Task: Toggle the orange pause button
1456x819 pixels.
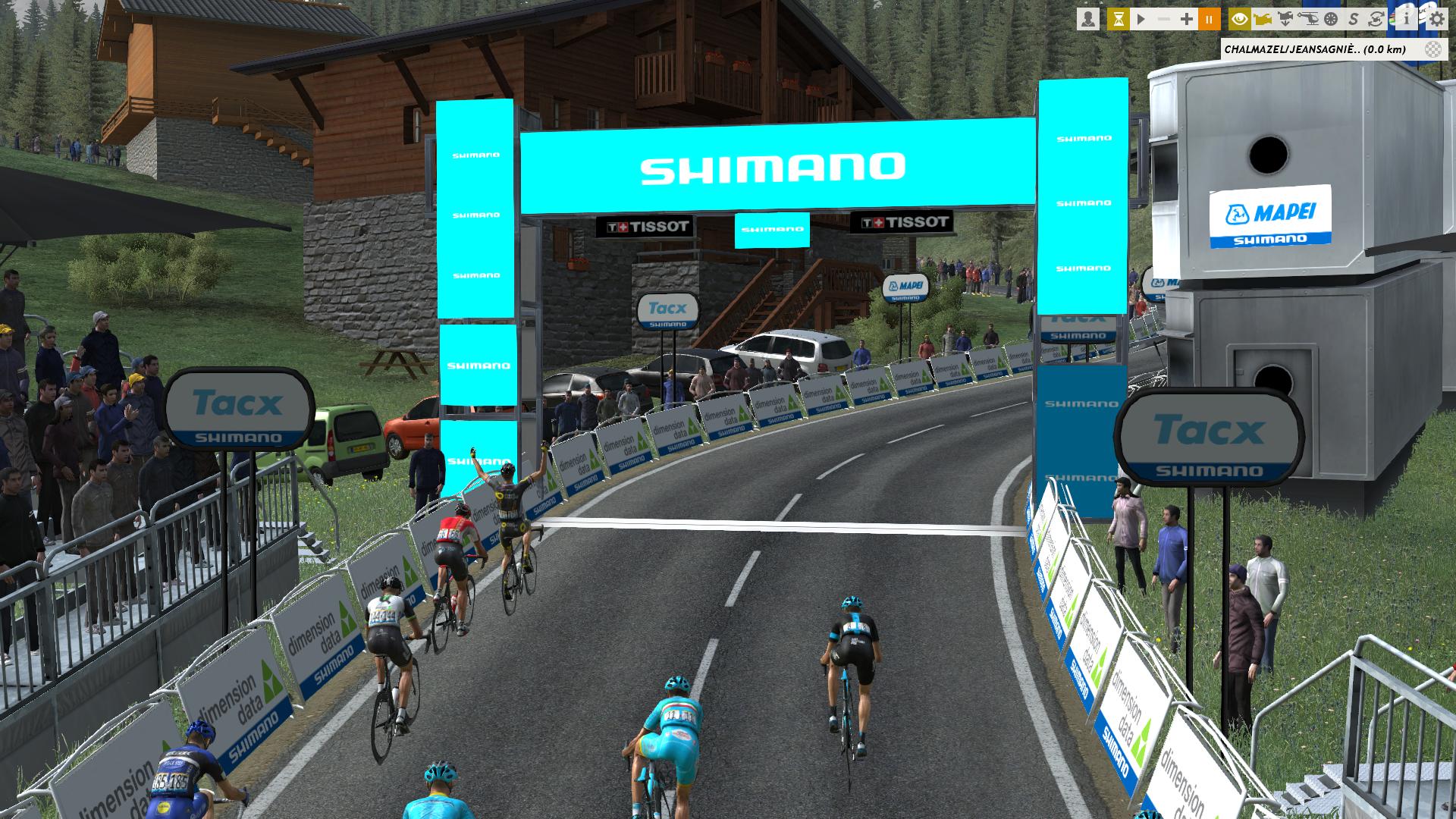Action: click(x=1210, y=19)
